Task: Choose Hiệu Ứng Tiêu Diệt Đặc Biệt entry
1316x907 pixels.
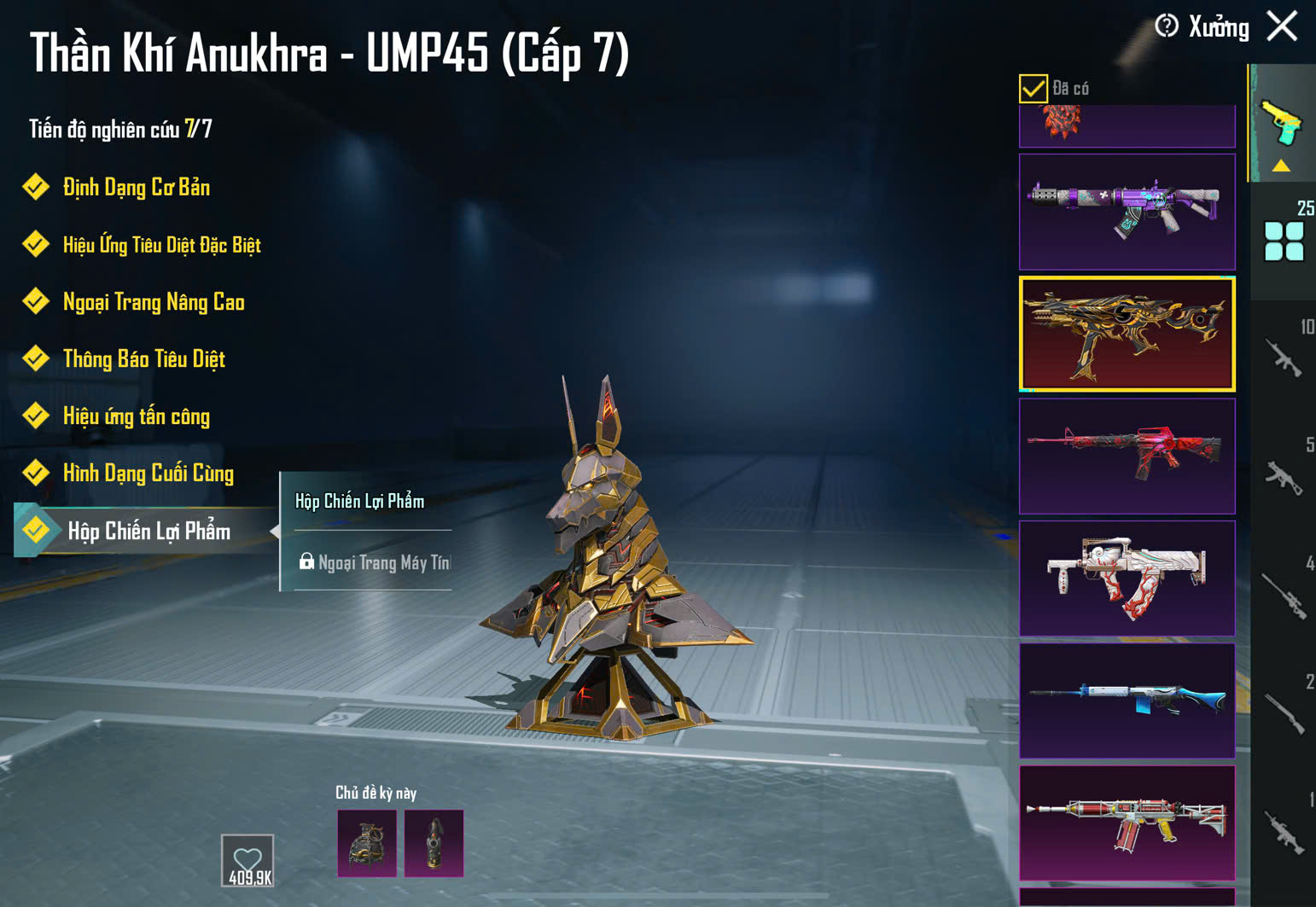Action: pos(161,246)
